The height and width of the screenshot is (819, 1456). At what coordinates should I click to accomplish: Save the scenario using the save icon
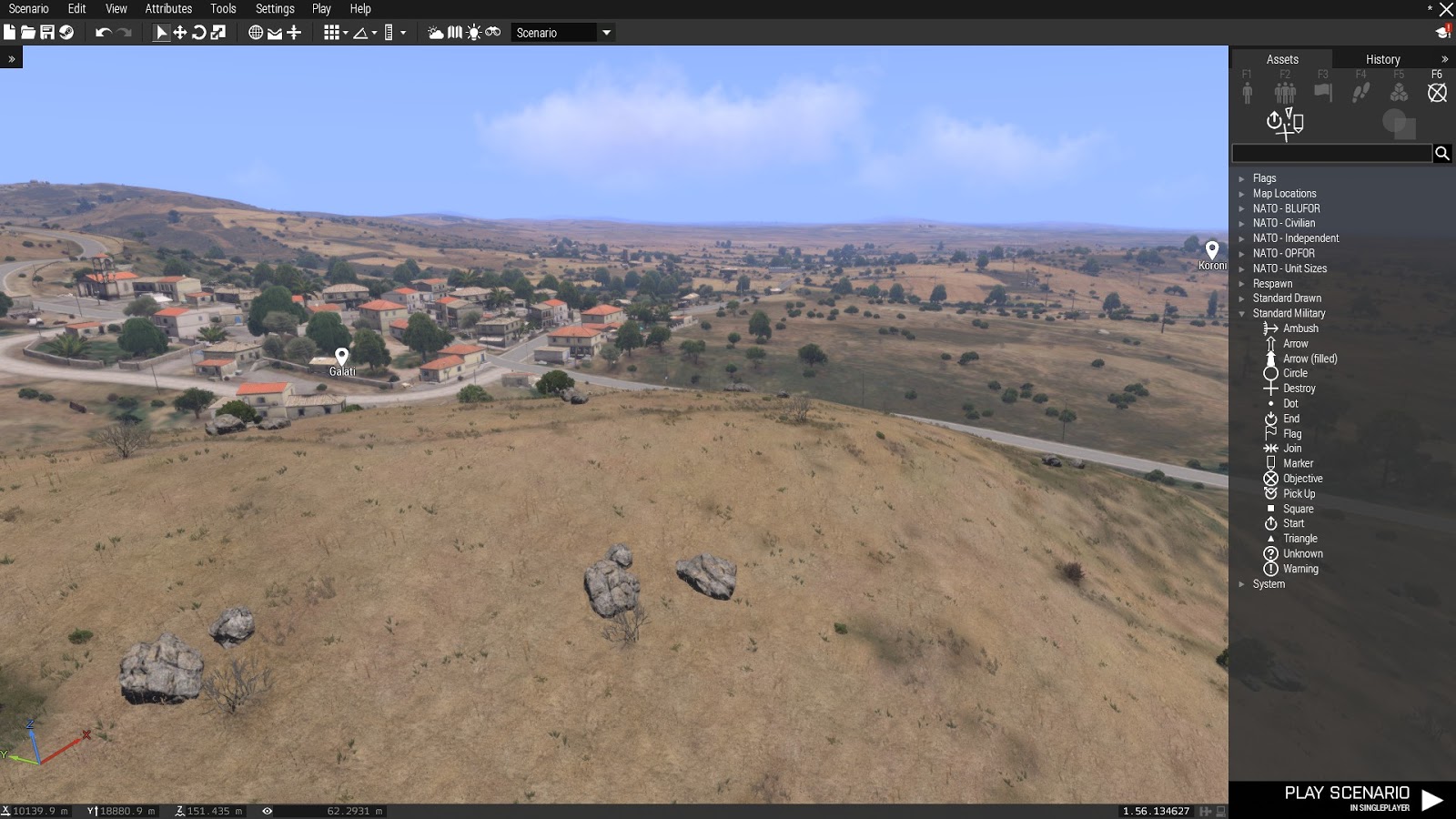tap(48, 32)
